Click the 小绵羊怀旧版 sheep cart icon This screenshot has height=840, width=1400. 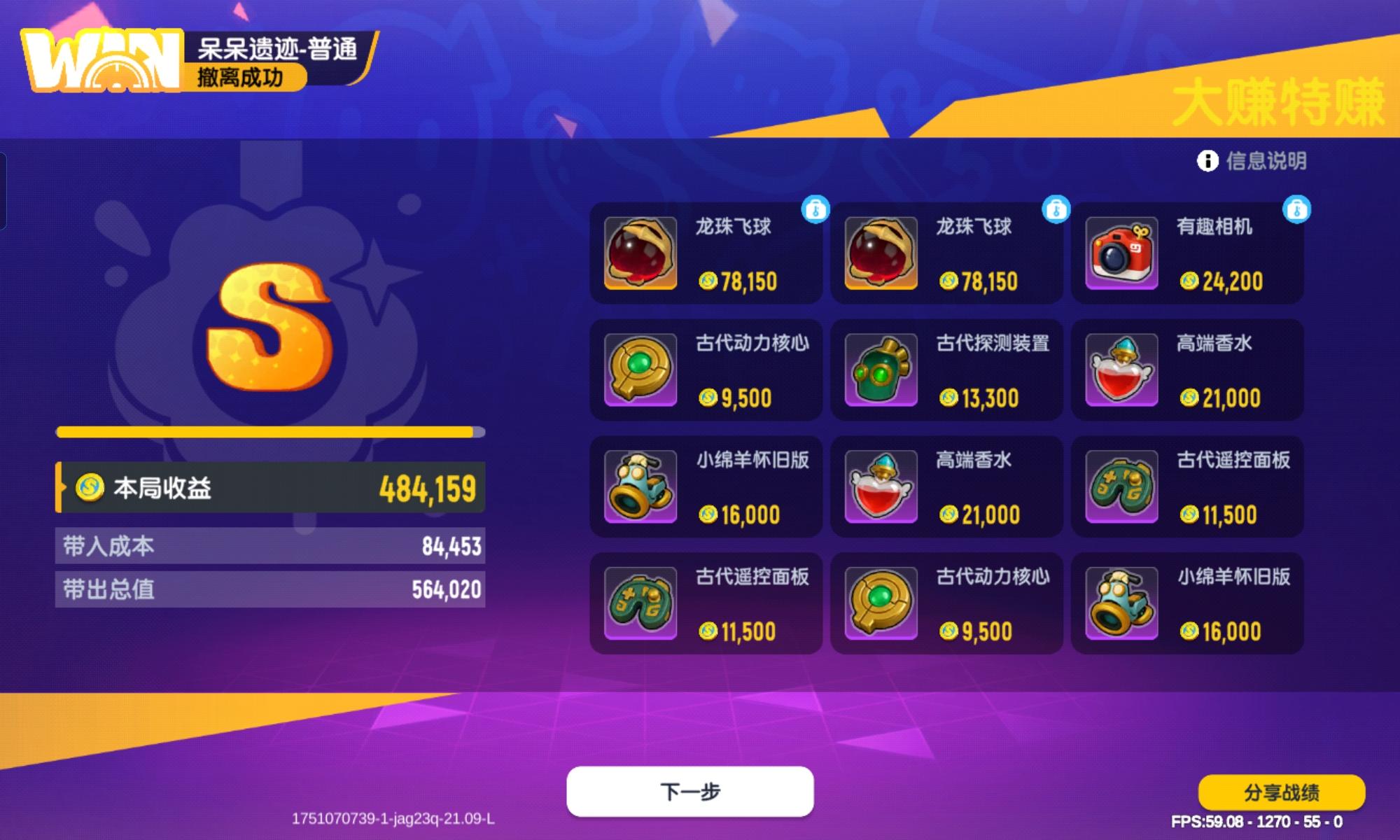tap(641, 486)
